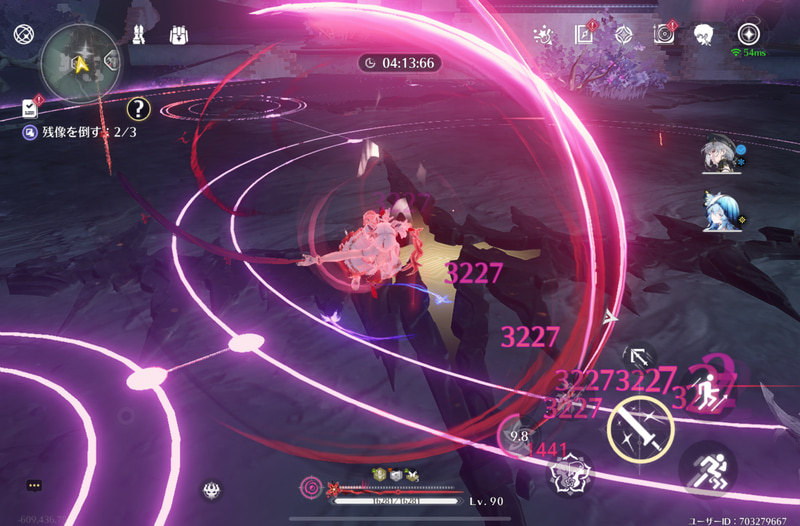Open the record player icon
800x526 pixels.
pyautogui.click(x=664, y=35)
